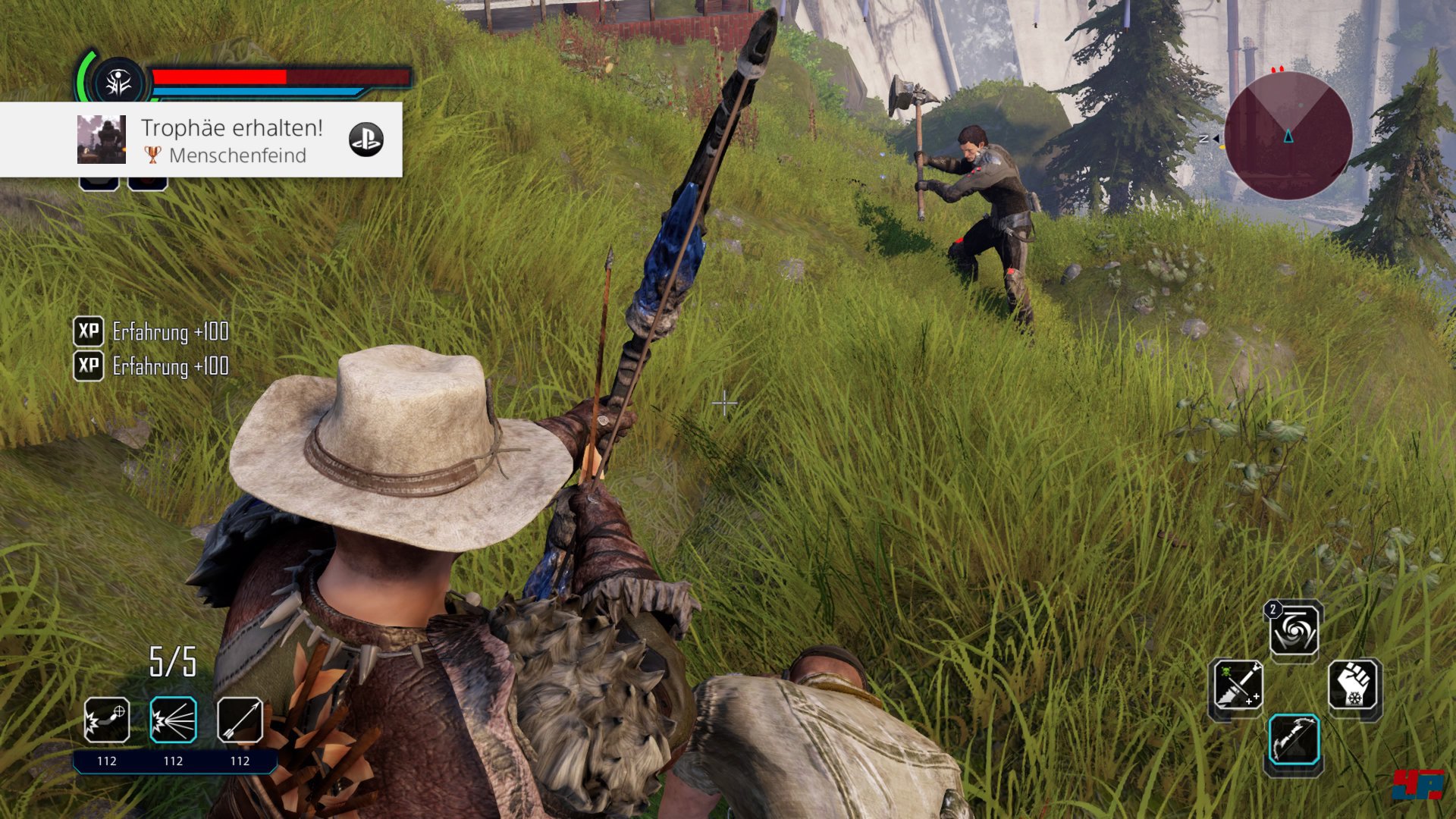1456x819 pixels.
Task: Choose the scatter-shot arrow ammo type
Action: coord(173,720)
